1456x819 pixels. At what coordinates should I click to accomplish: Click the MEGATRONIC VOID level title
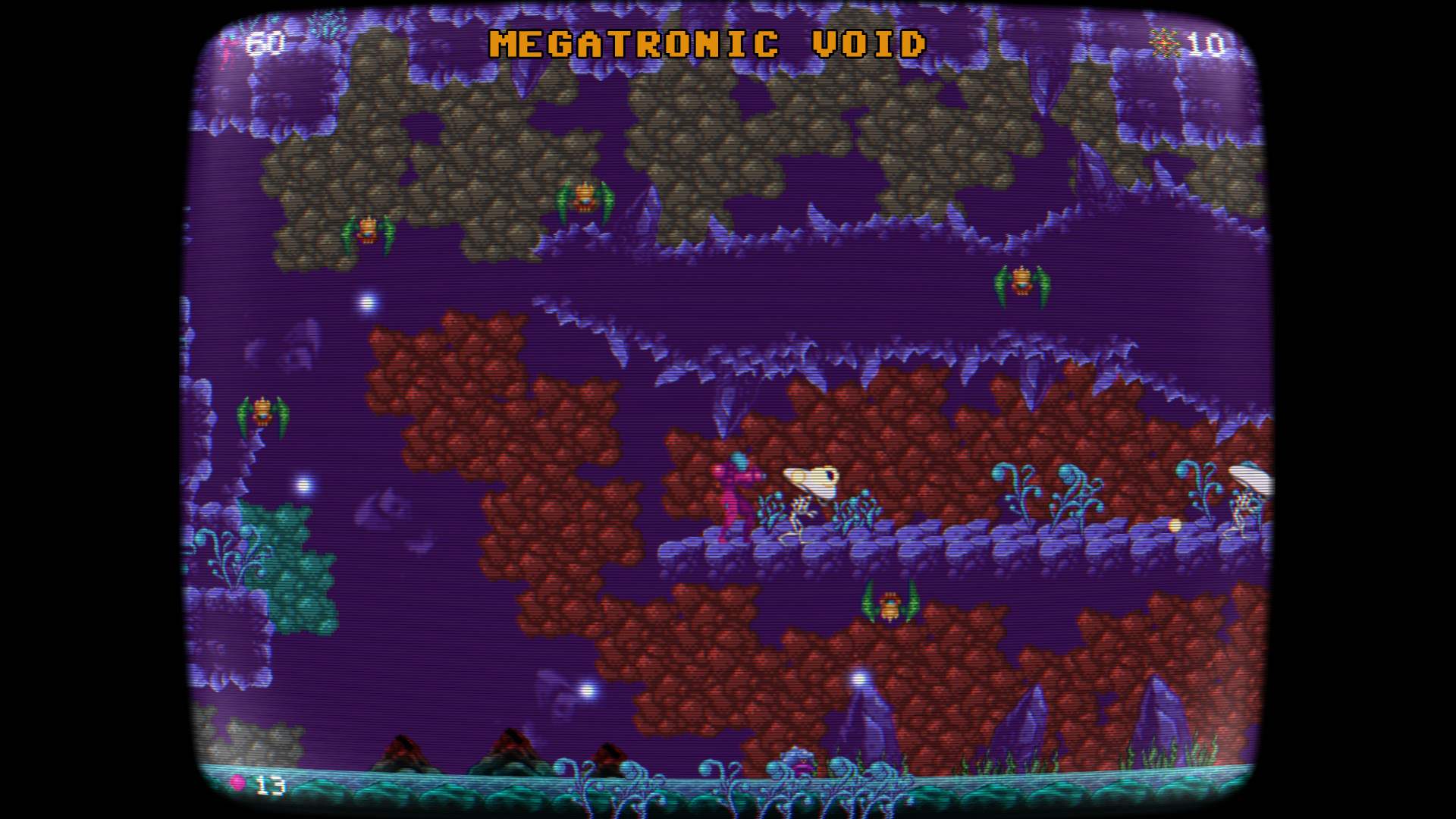(707, 43)
